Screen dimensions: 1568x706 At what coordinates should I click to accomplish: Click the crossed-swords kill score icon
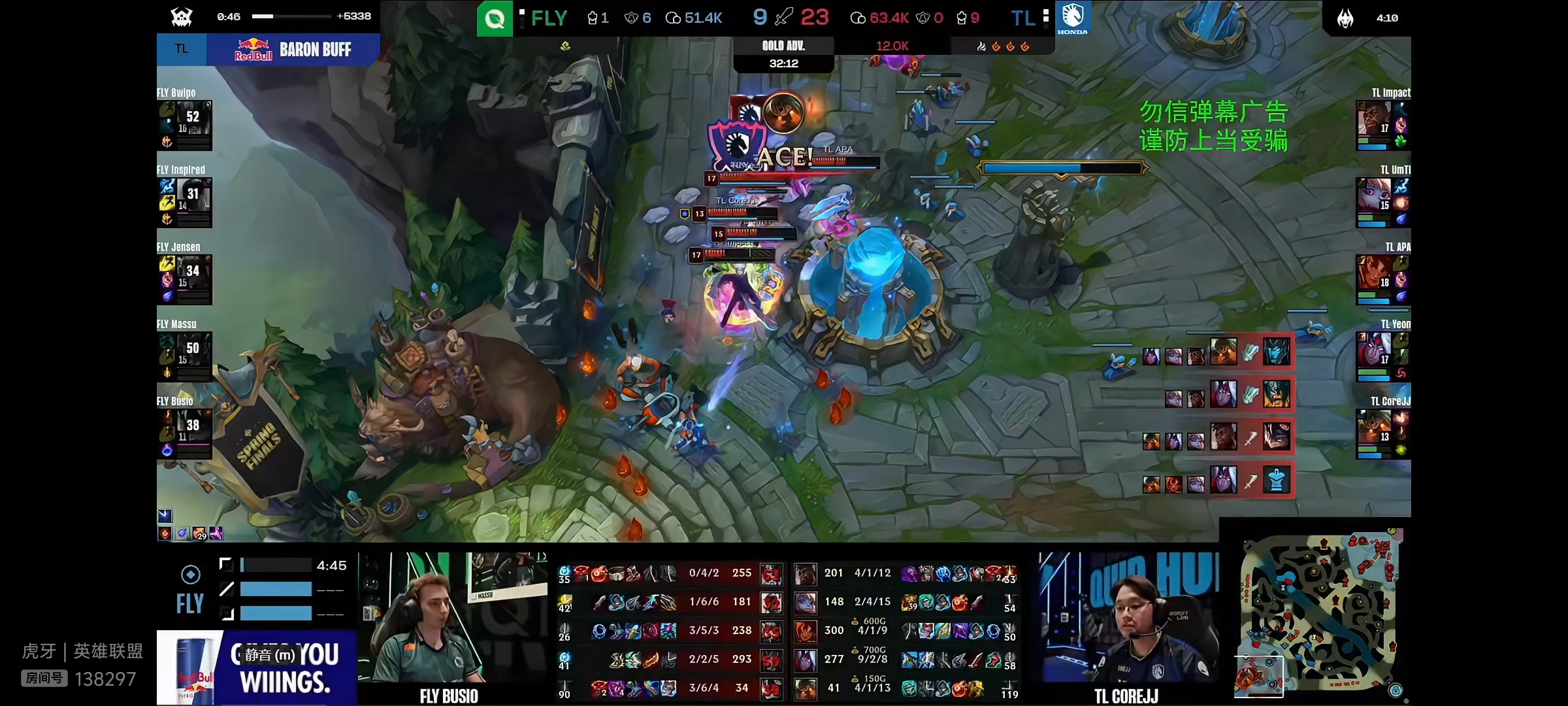pyautogui.click(x=783, y=17)
